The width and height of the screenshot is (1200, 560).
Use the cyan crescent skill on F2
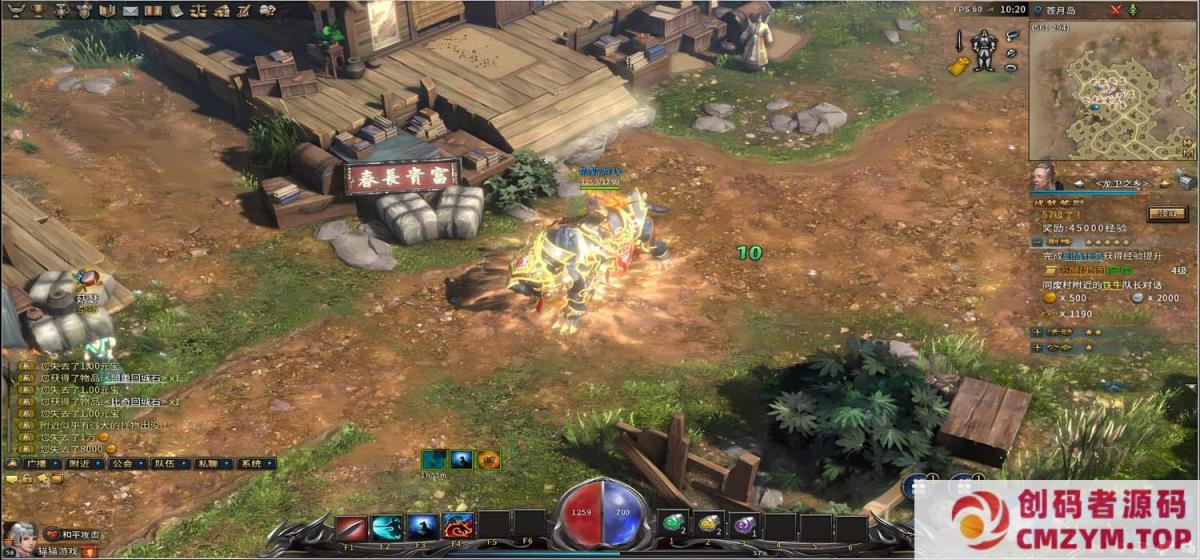click(x=386, y=528)
